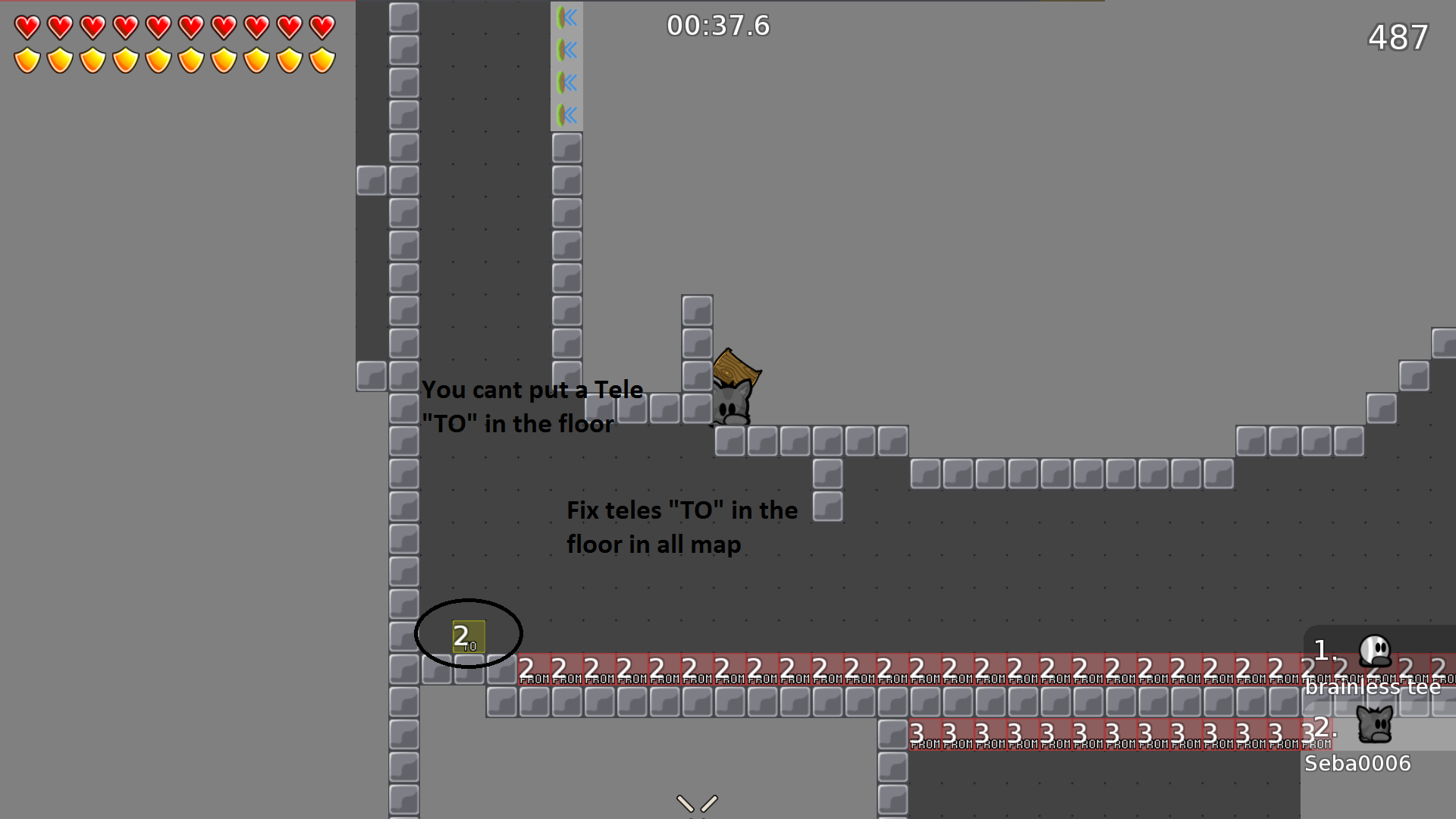Expand the scoreboard entry for Seba0006
1456x819 pixels.
(1357, 763)
